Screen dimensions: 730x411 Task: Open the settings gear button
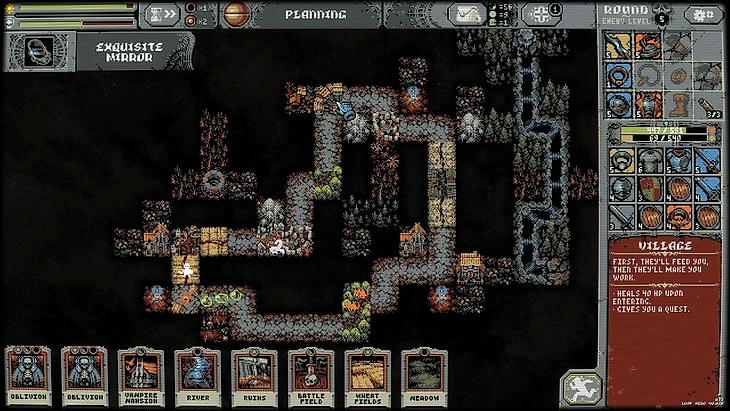(541, 14)
